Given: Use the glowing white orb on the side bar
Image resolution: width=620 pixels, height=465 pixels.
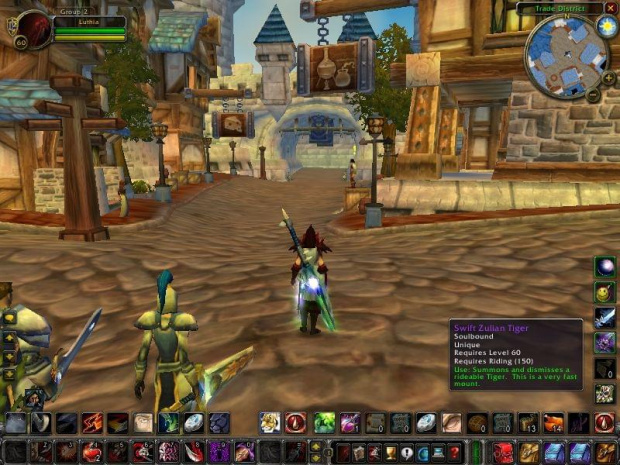Looking at the screenshot, I should pyautogui.click(x=605, y=266).
